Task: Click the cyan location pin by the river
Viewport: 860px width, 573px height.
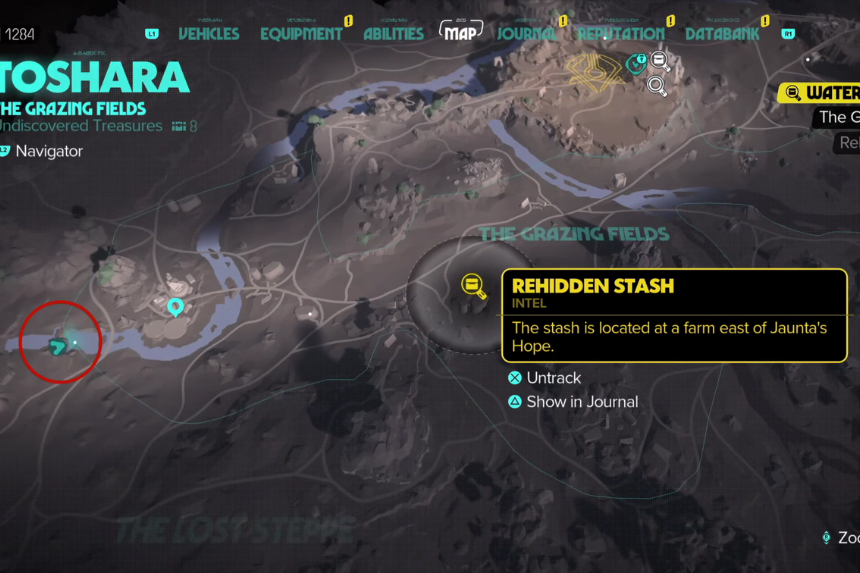Action: [177, 307]
